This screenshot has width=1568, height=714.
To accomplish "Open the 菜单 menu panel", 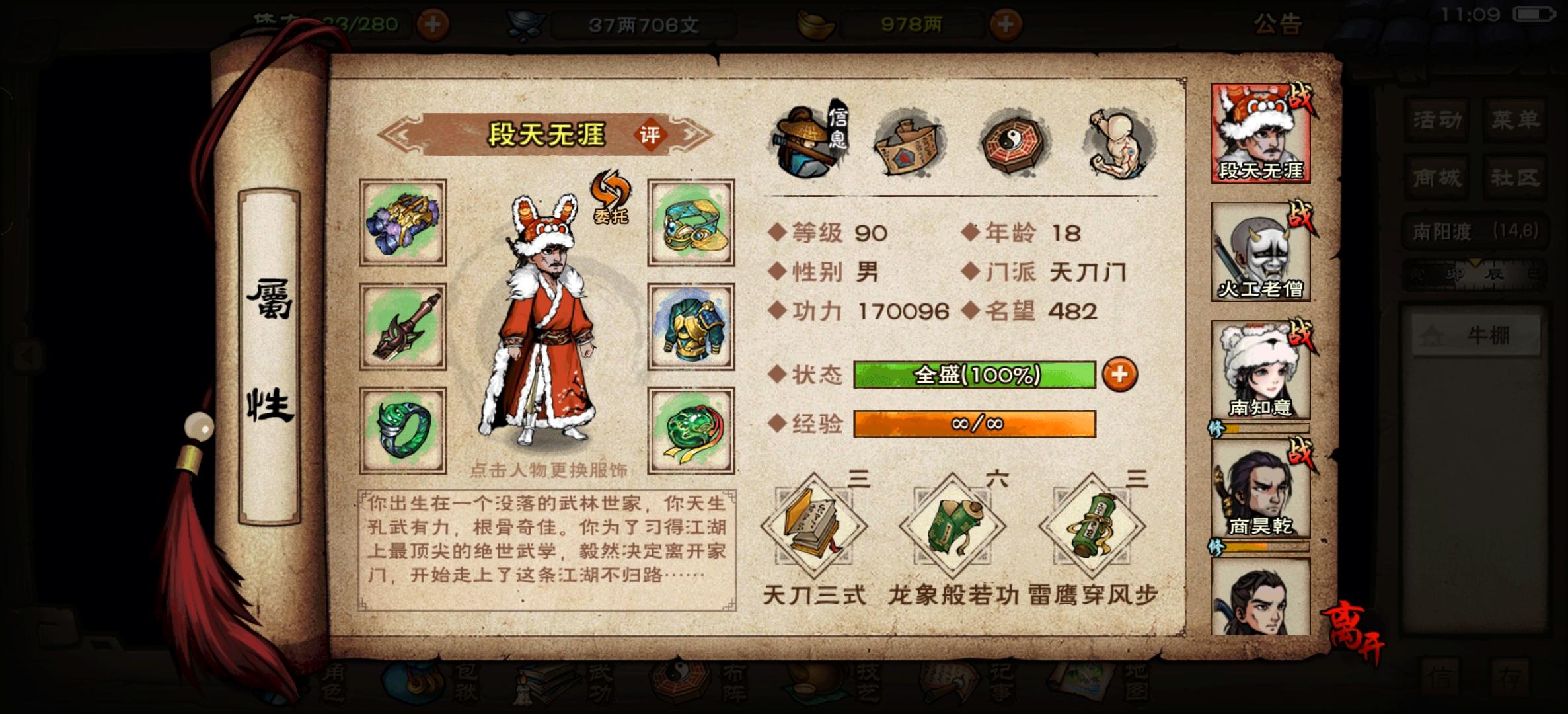I will click(x=1514, y=120).
